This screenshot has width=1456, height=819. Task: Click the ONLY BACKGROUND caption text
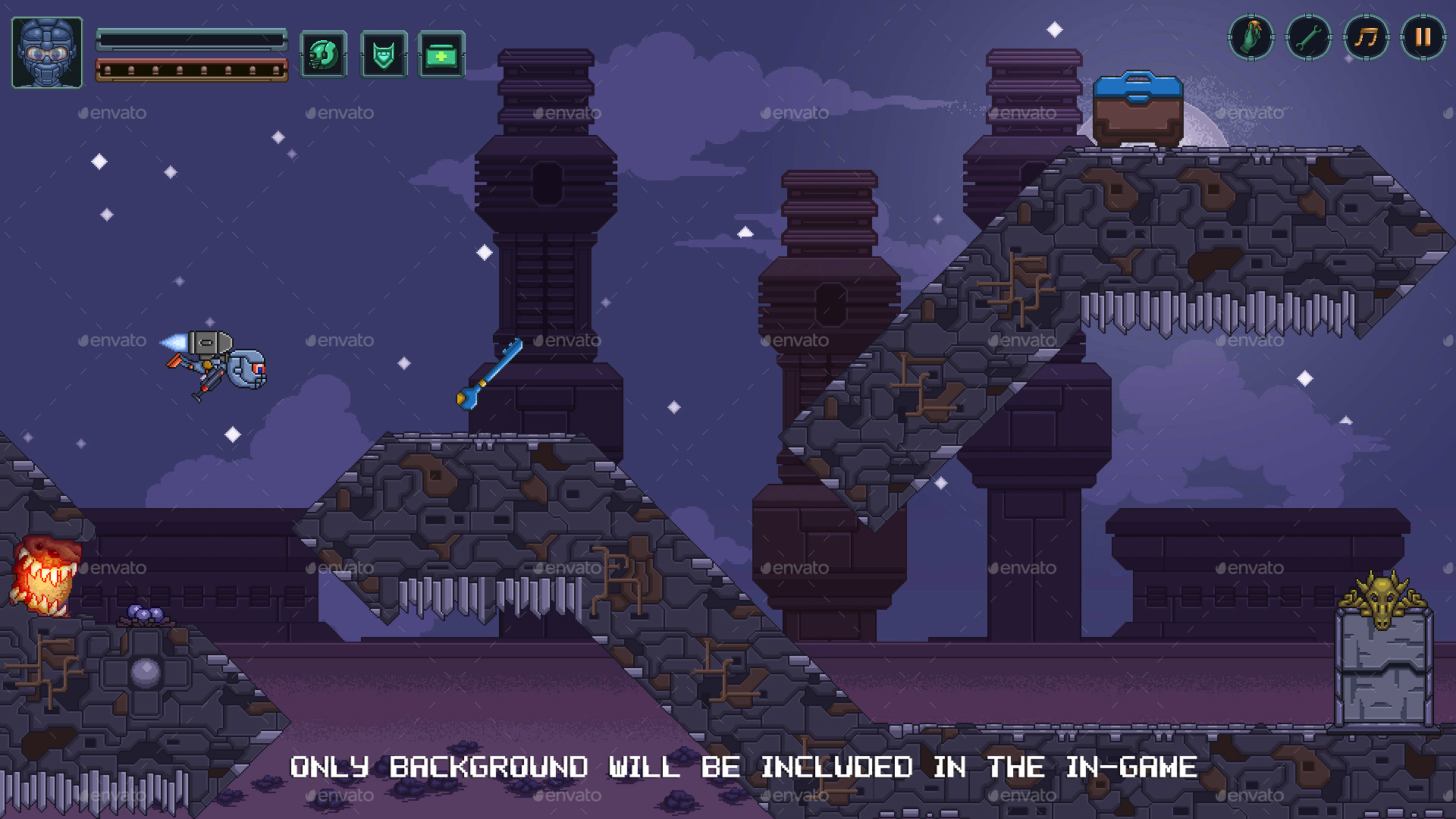click(x=743, y=767)
